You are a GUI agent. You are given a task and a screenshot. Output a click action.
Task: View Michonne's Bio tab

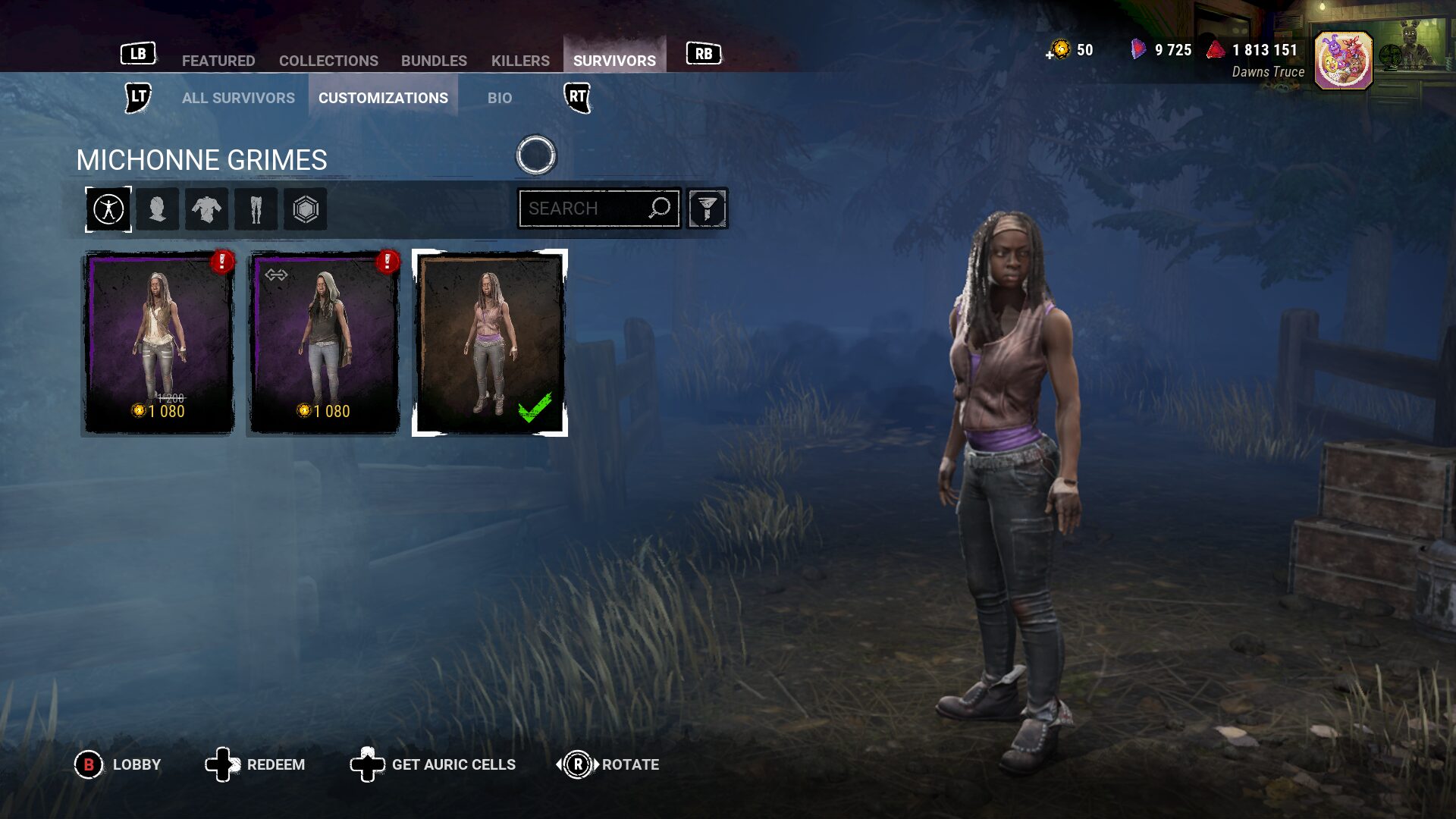(500, 98)
